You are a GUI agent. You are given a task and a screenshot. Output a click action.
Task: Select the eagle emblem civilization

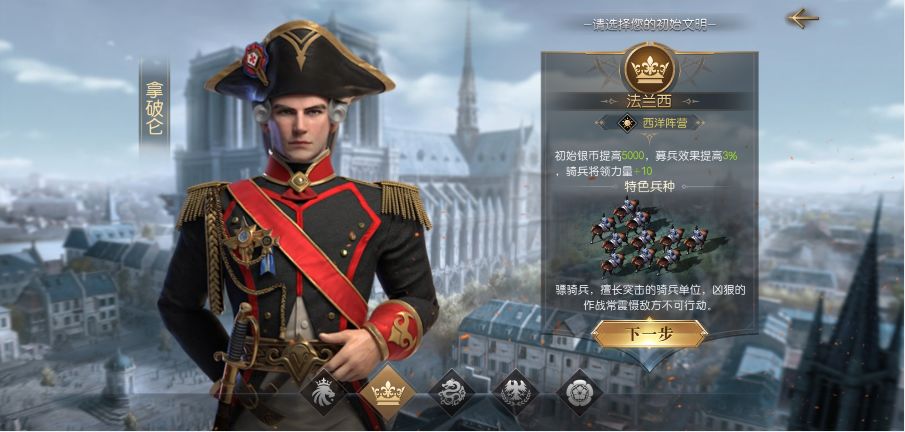point(516,392)
